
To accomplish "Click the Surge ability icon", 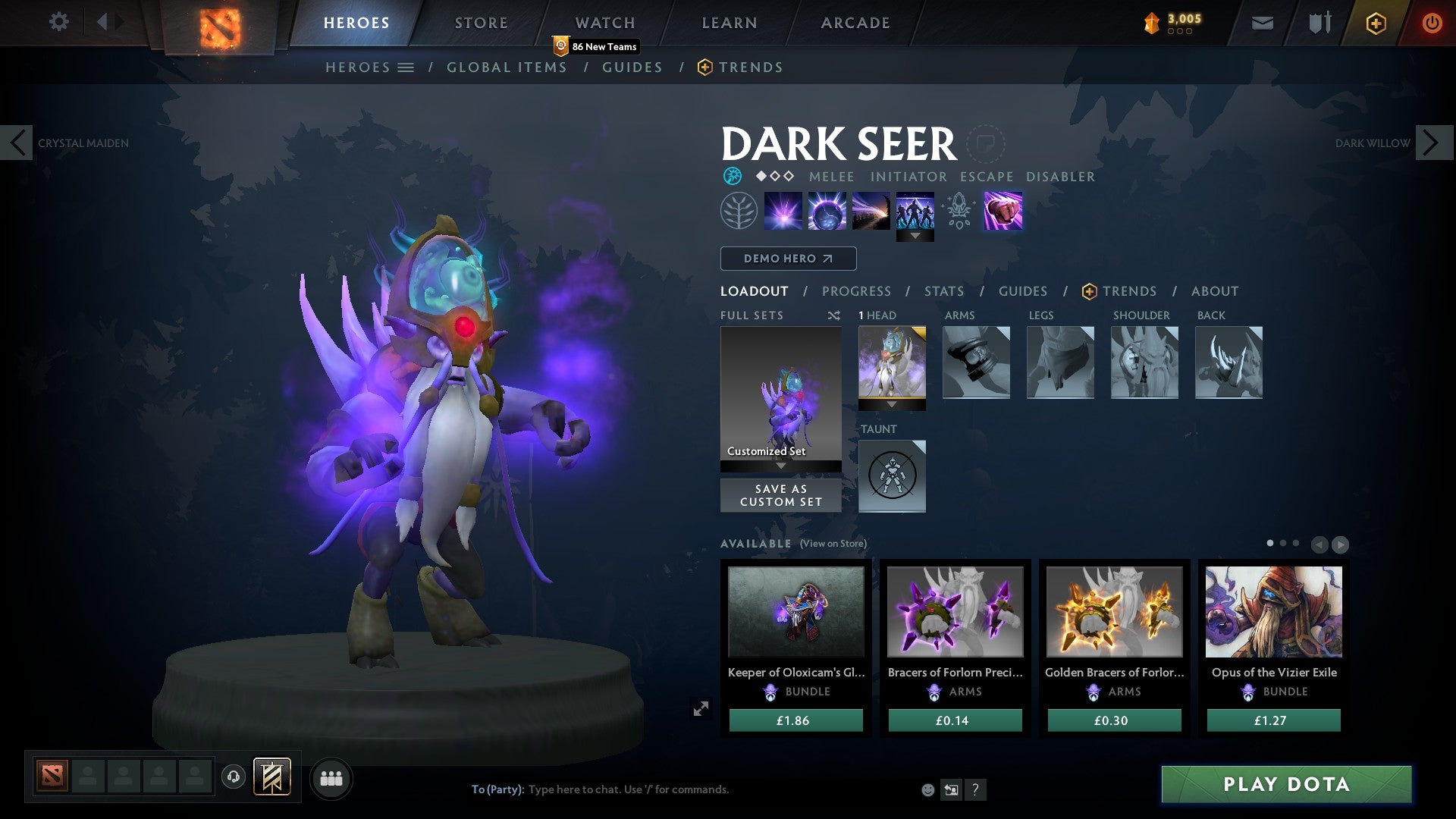I will (872, 210).
